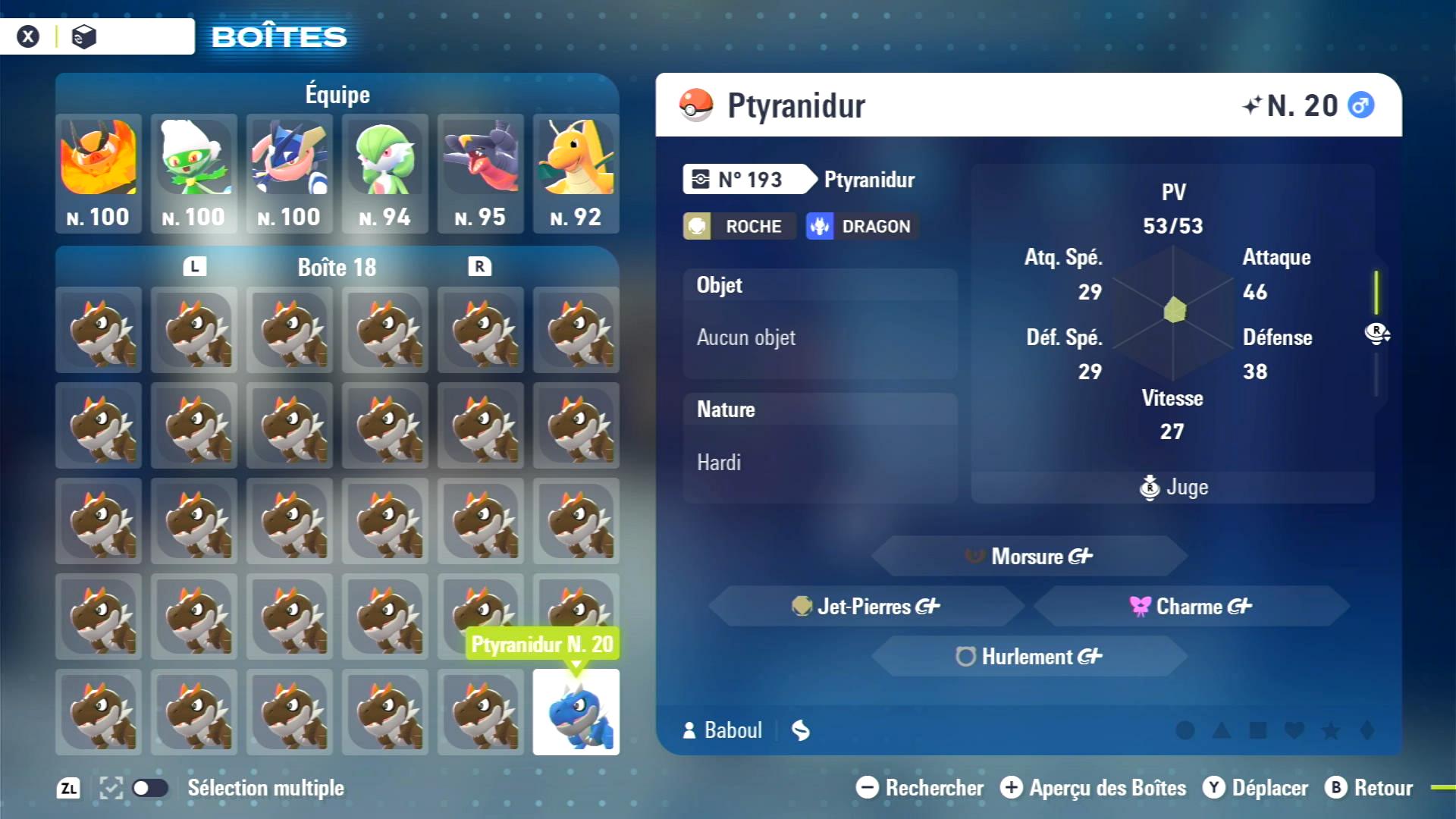Viewport: 1456px width, 819px height.
Task: Switch to the previous box with L arrow
Action: click(194, 267)
